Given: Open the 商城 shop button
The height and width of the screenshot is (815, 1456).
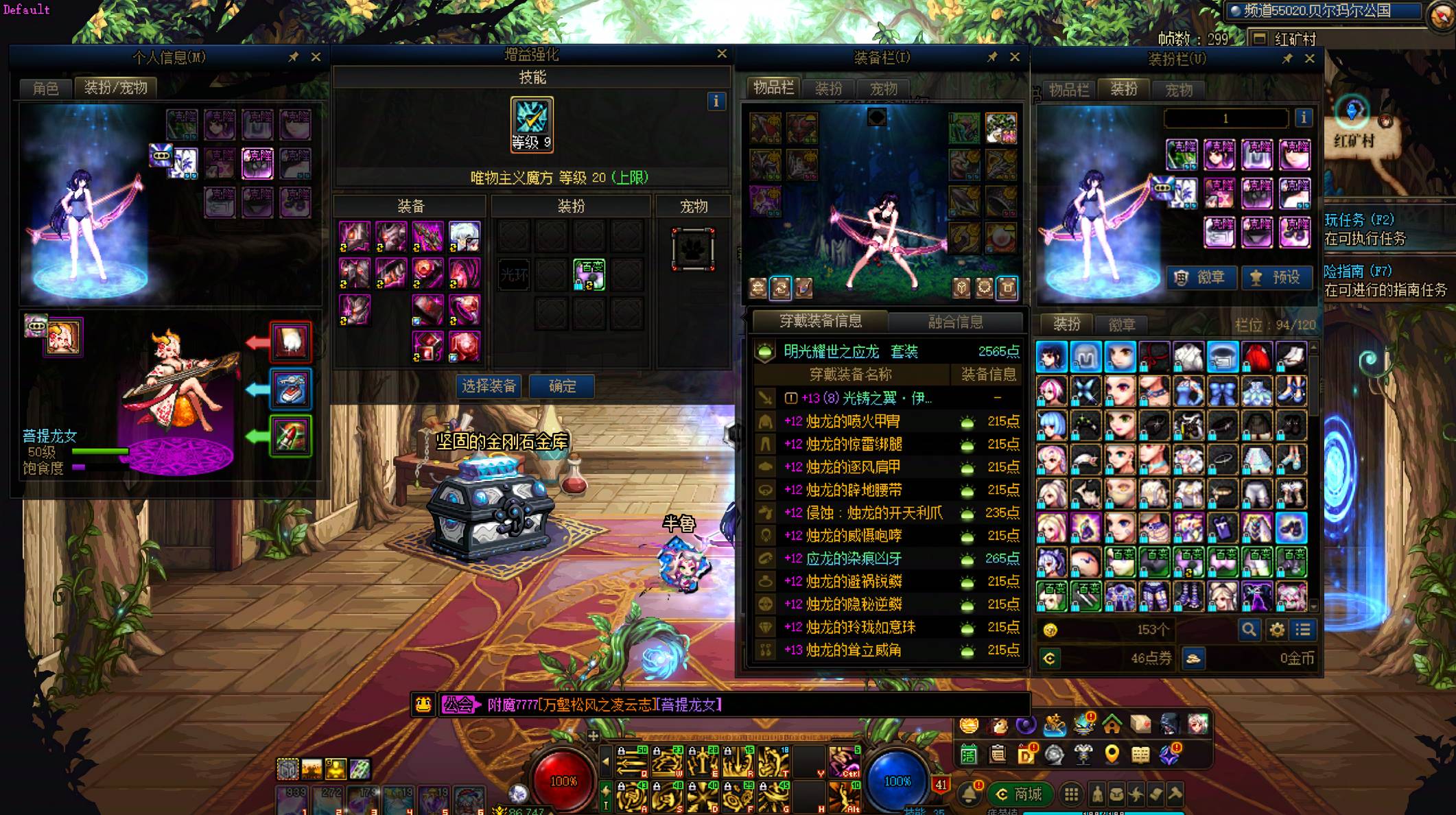Looking at the screenshot, I should (1019, 794).
